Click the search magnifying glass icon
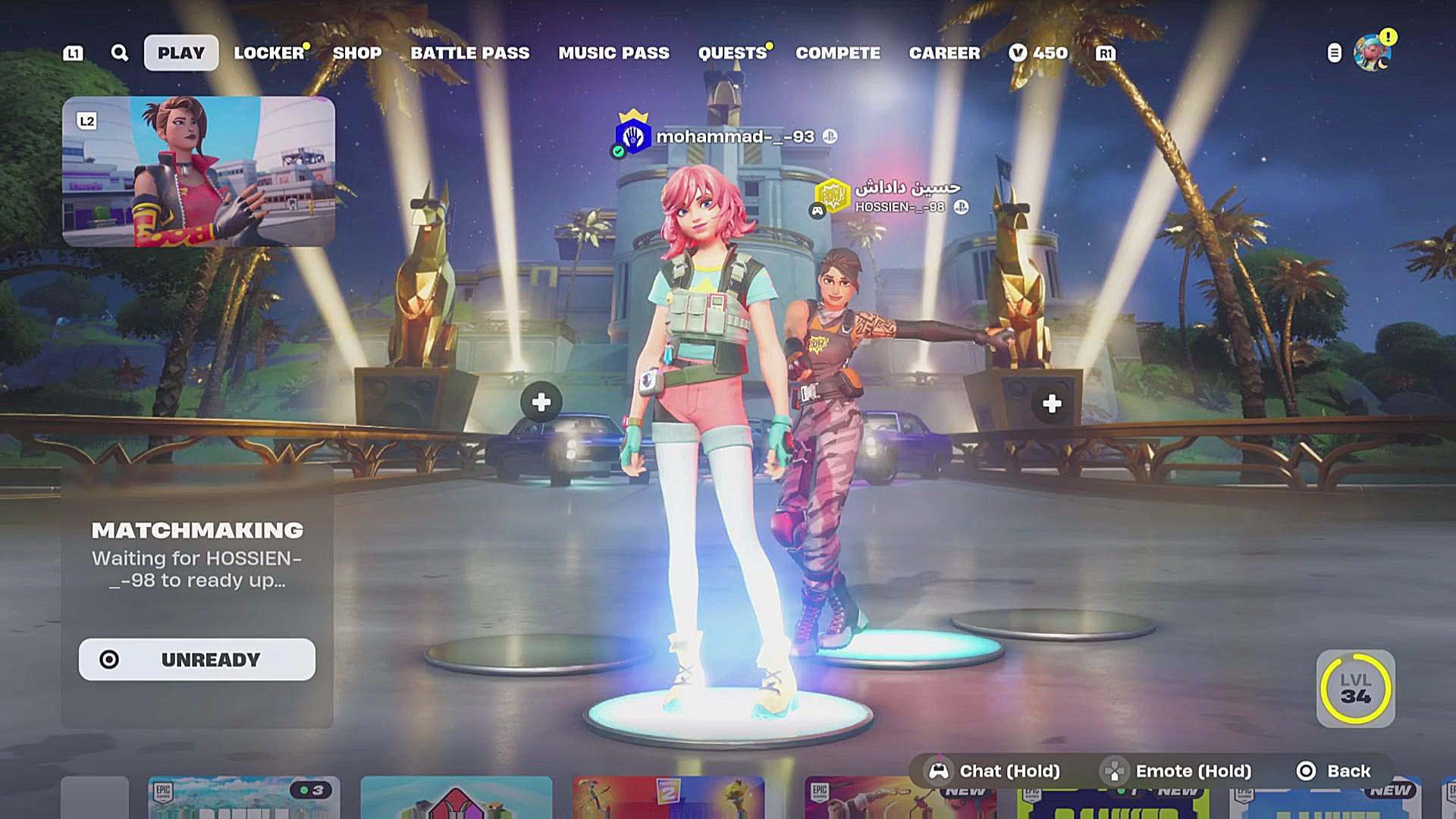Image resolution: width=1456 pixels, height=819 pixels. tap(120, 53)
